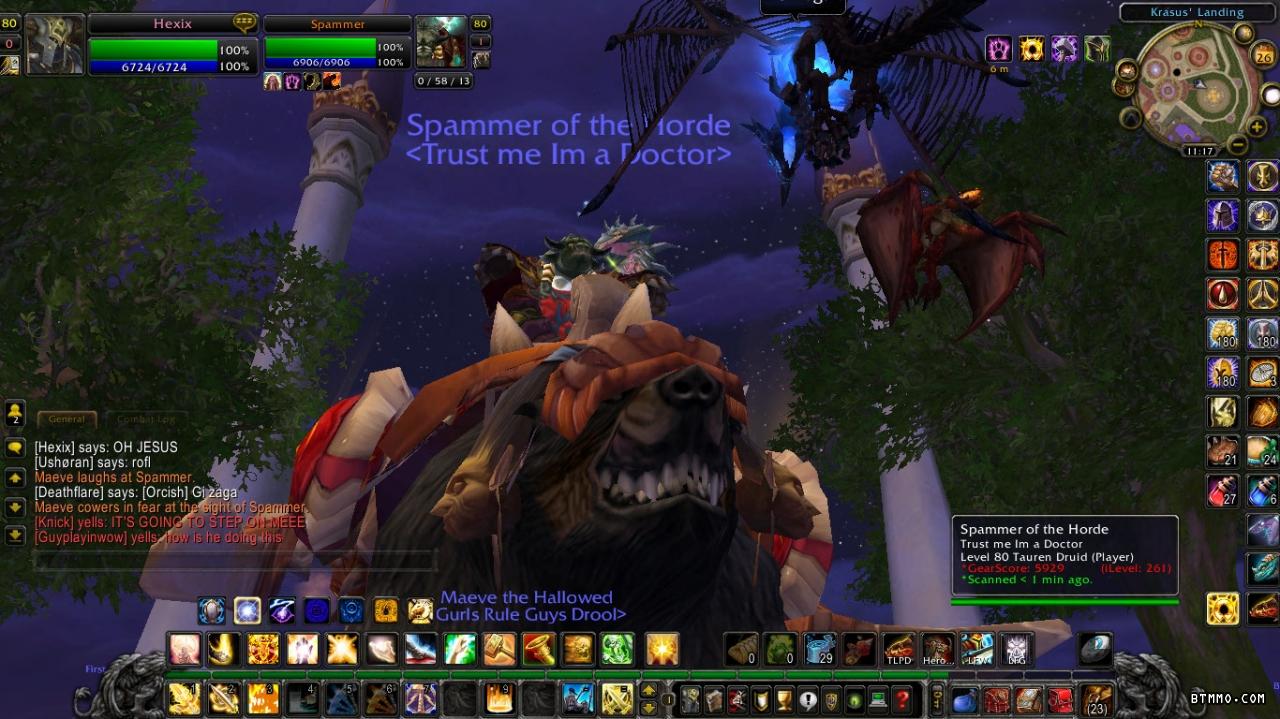Zoom in the minimap with the plus button
1280x719 pixels.
(x=1256, y=127)
